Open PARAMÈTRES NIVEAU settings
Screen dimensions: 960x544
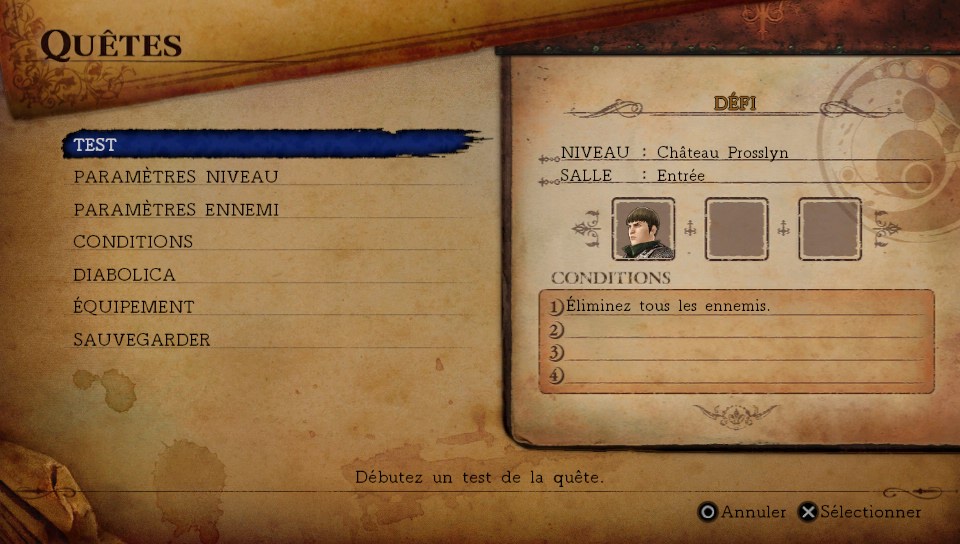pos(175,177)
